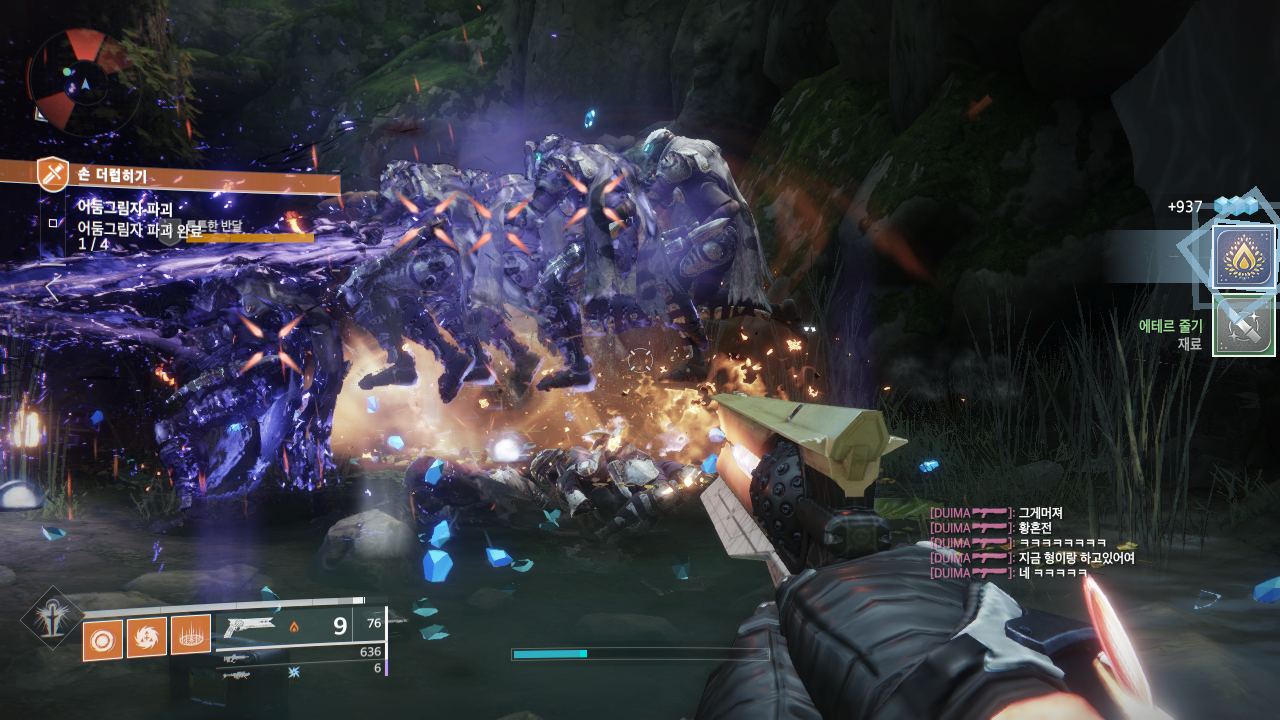Open the chat log with DUIMA messages

coord(1032,543)
